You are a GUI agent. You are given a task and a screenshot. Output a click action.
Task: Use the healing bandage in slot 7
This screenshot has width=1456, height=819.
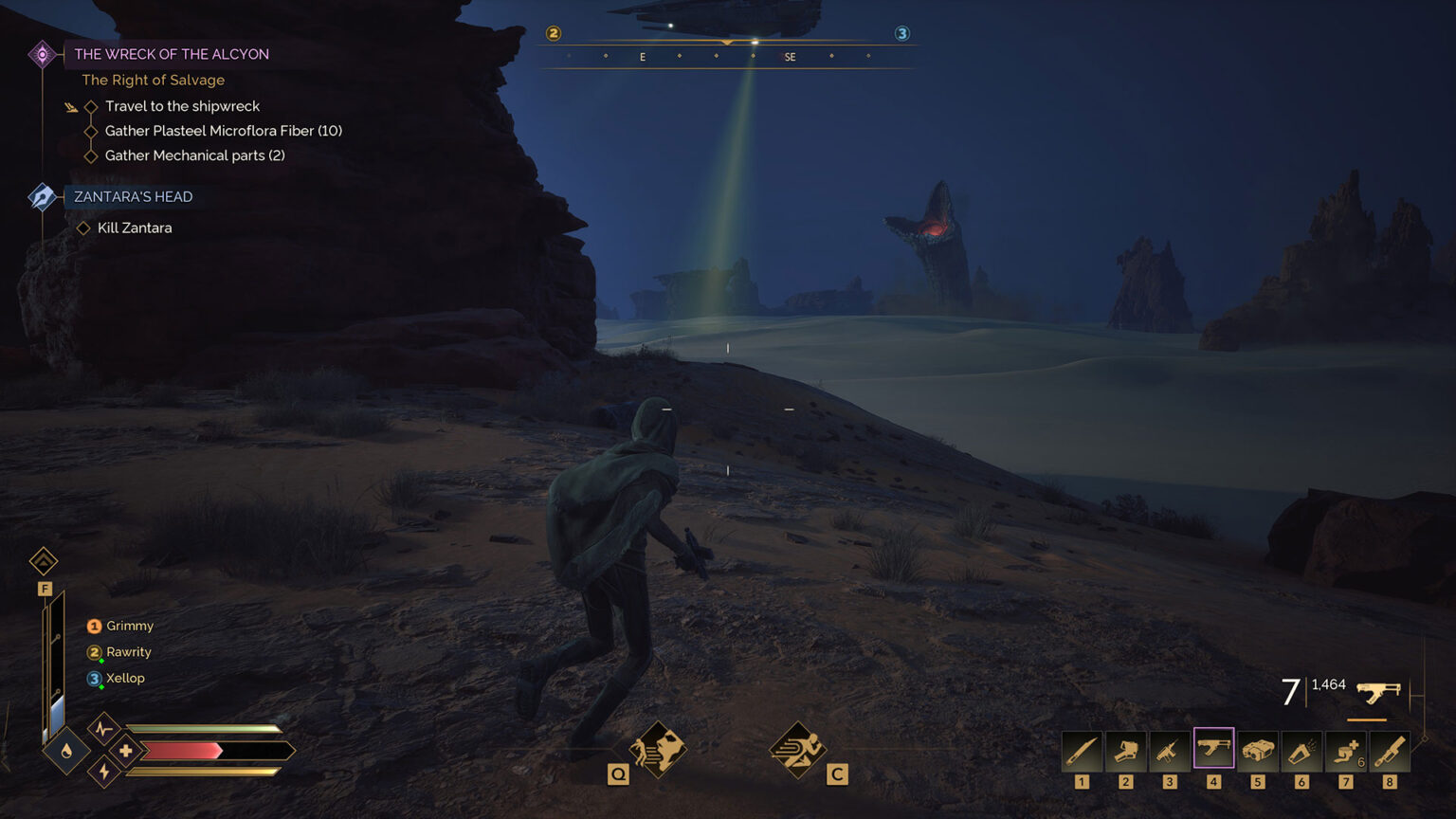coord(1345,752)
